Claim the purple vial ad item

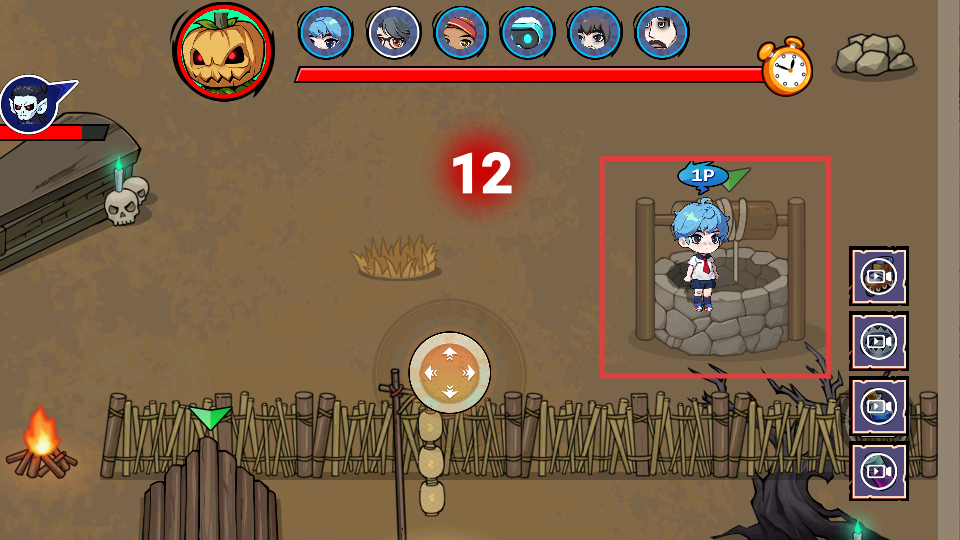point(879,471)
